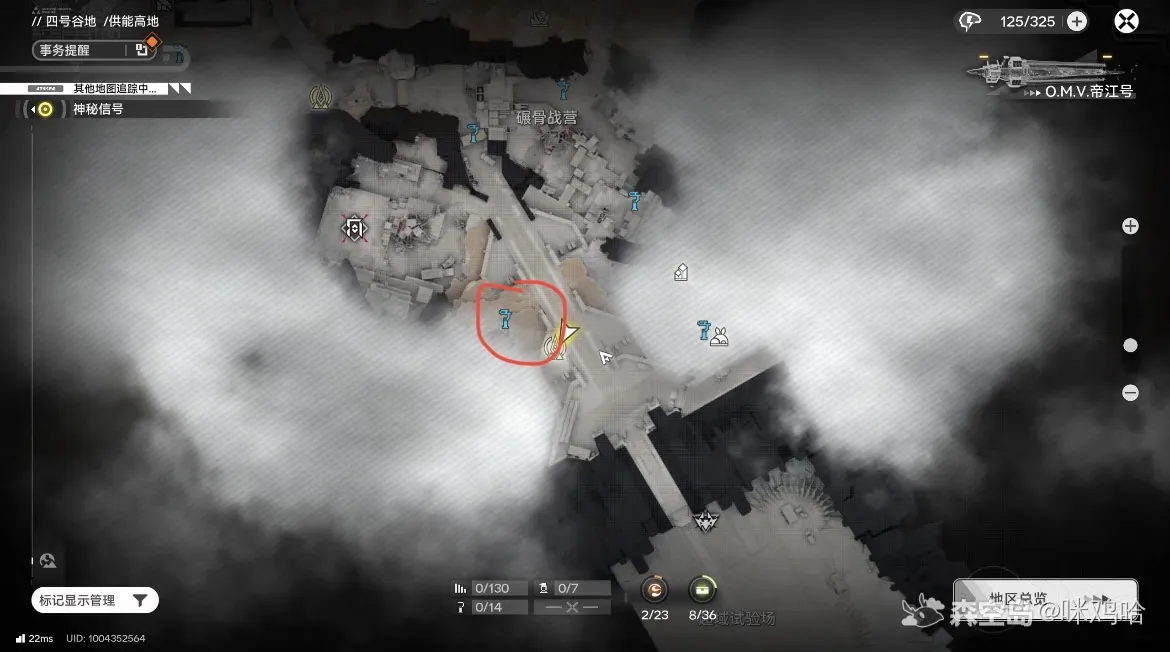Viewport: 1170px width, 652px height.
Task: Click the tower marker at the map's upper left
Action: [321, 95]
